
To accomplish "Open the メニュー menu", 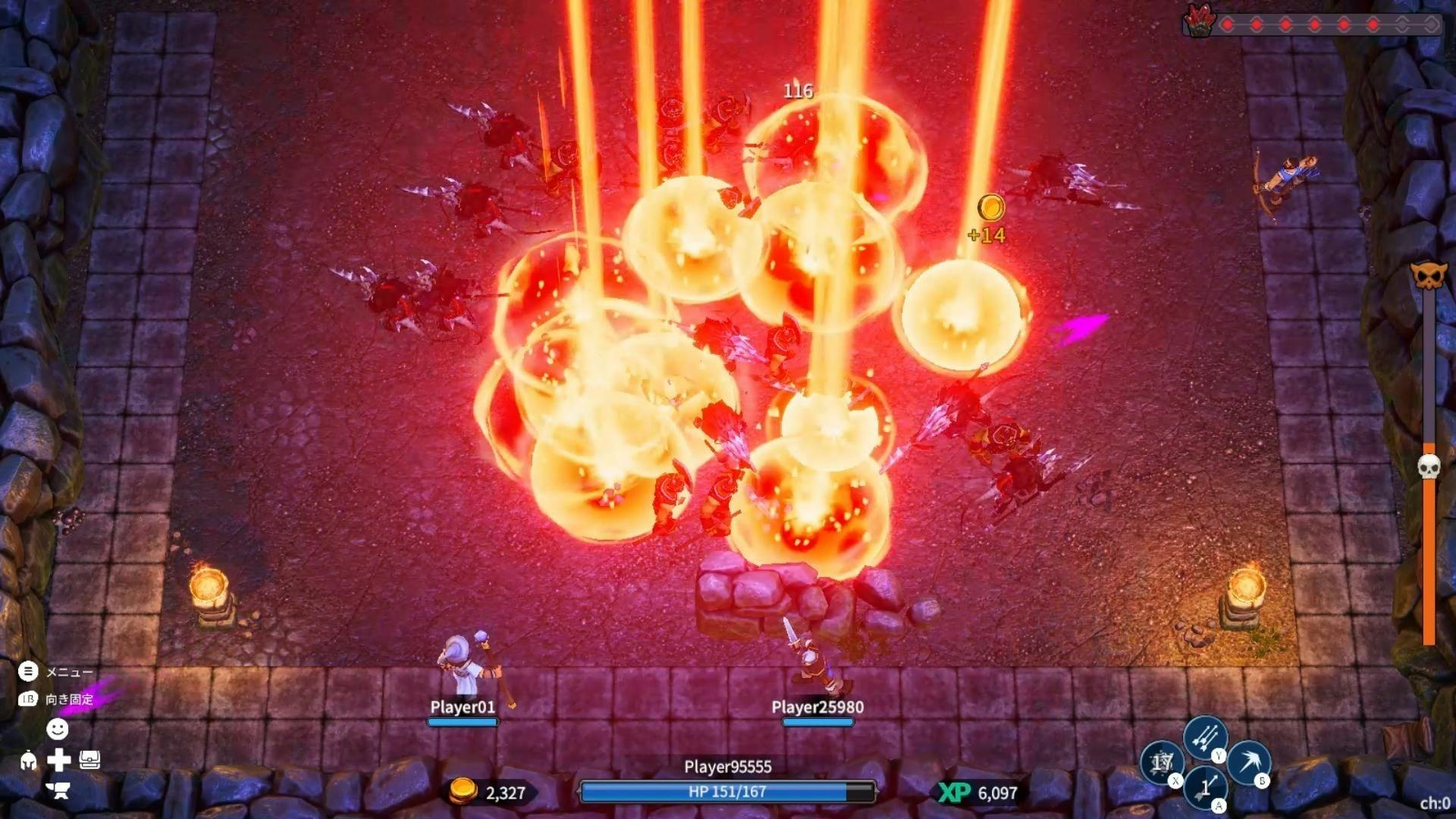I will 28,671.
